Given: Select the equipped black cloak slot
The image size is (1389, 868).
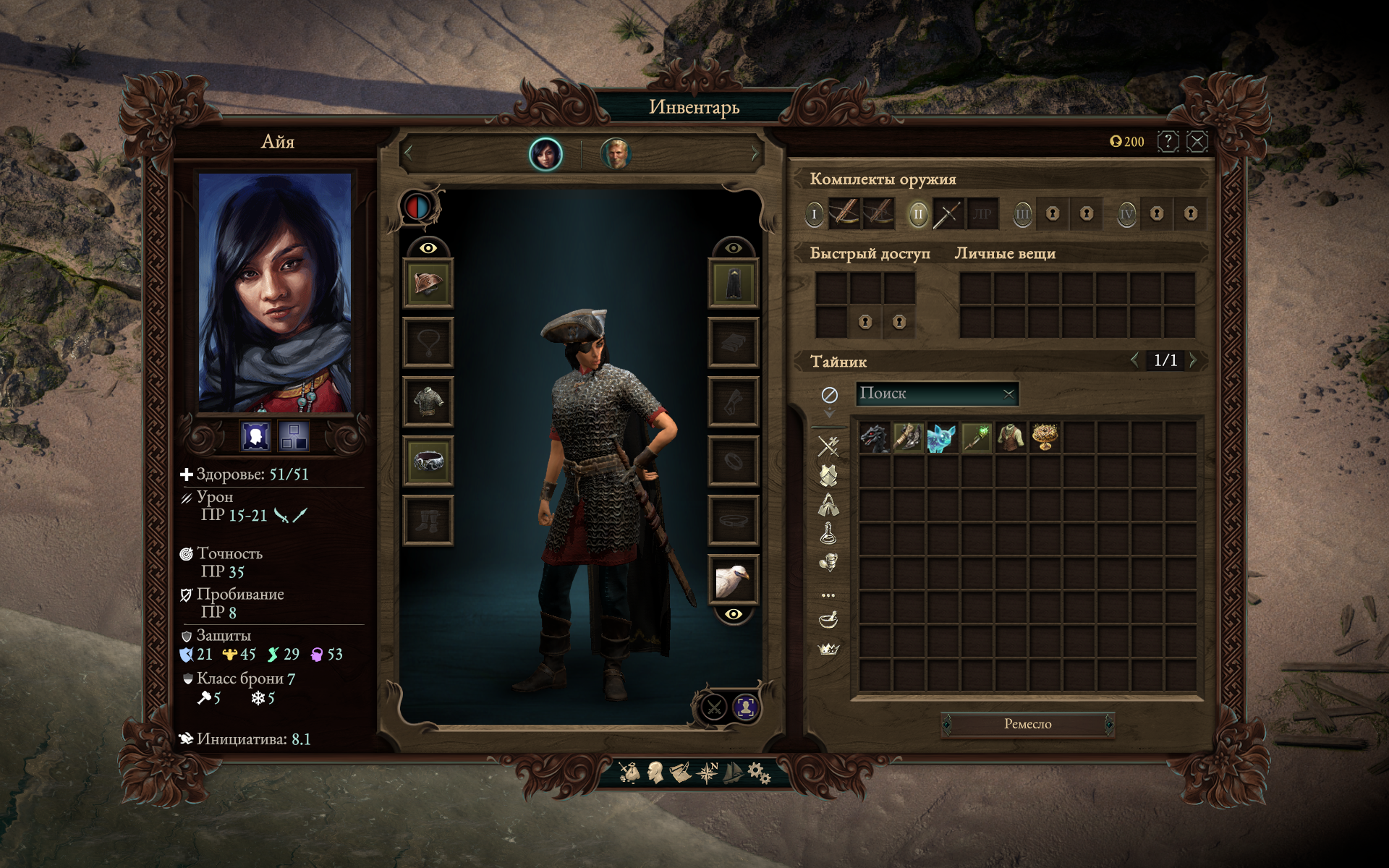Looking at the screenshot, I should click(x=733, y=283).
